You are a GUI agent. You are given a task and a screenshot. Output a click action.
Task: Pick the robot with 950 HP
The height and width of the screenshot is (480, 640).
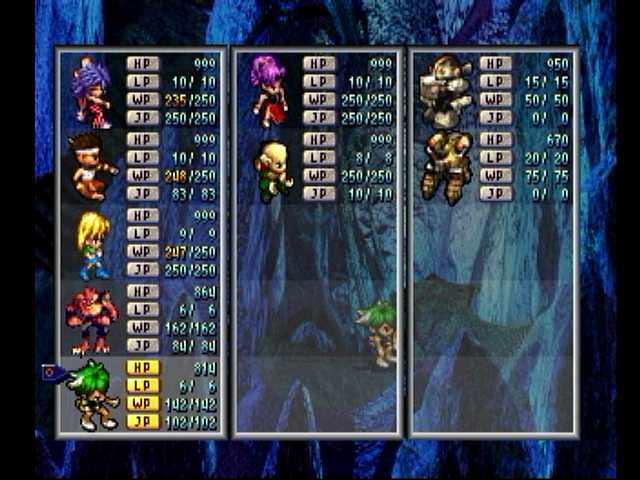445,91
